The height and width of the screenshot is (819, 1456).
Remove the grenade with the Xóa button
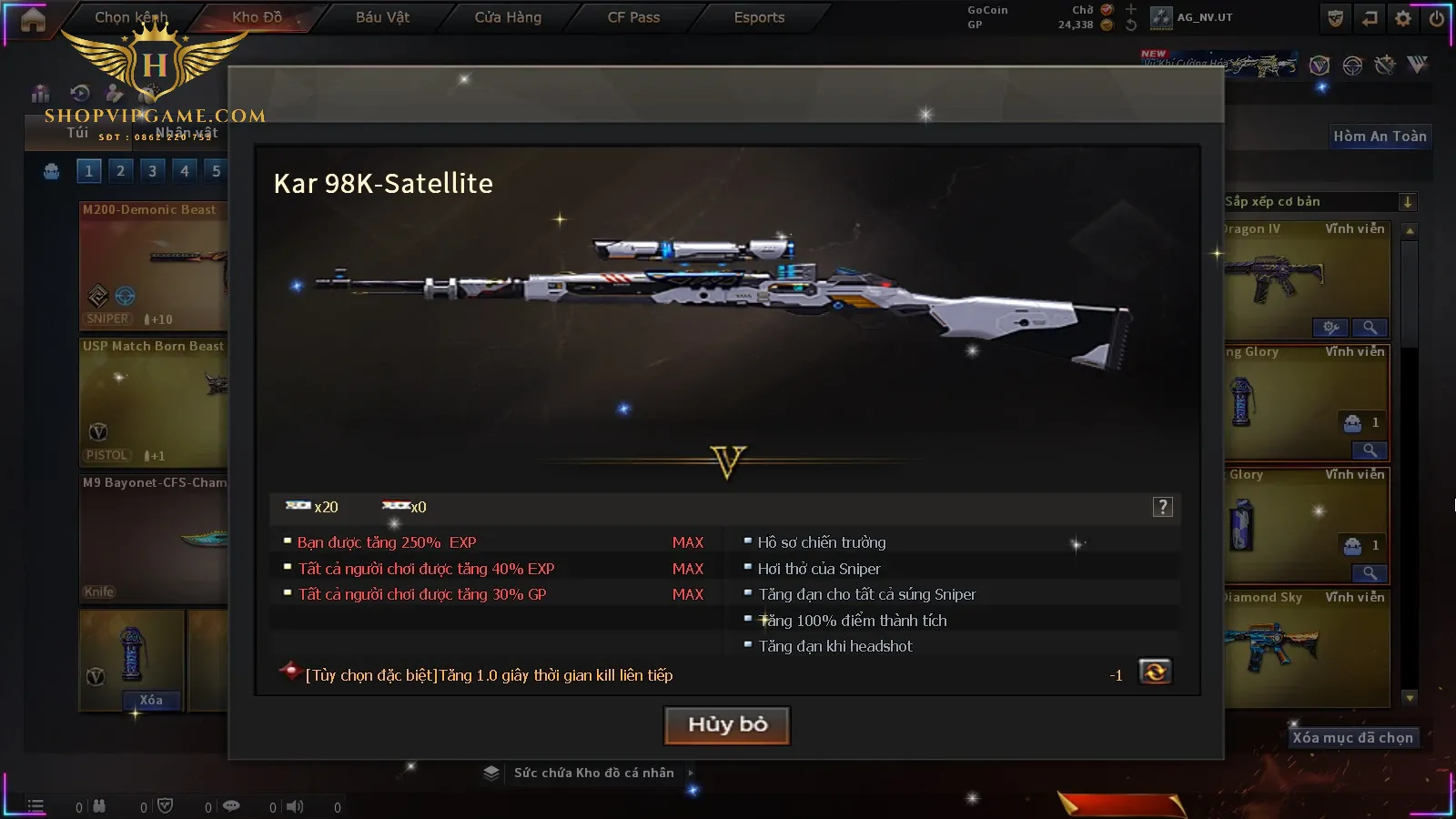click(151, 700)
